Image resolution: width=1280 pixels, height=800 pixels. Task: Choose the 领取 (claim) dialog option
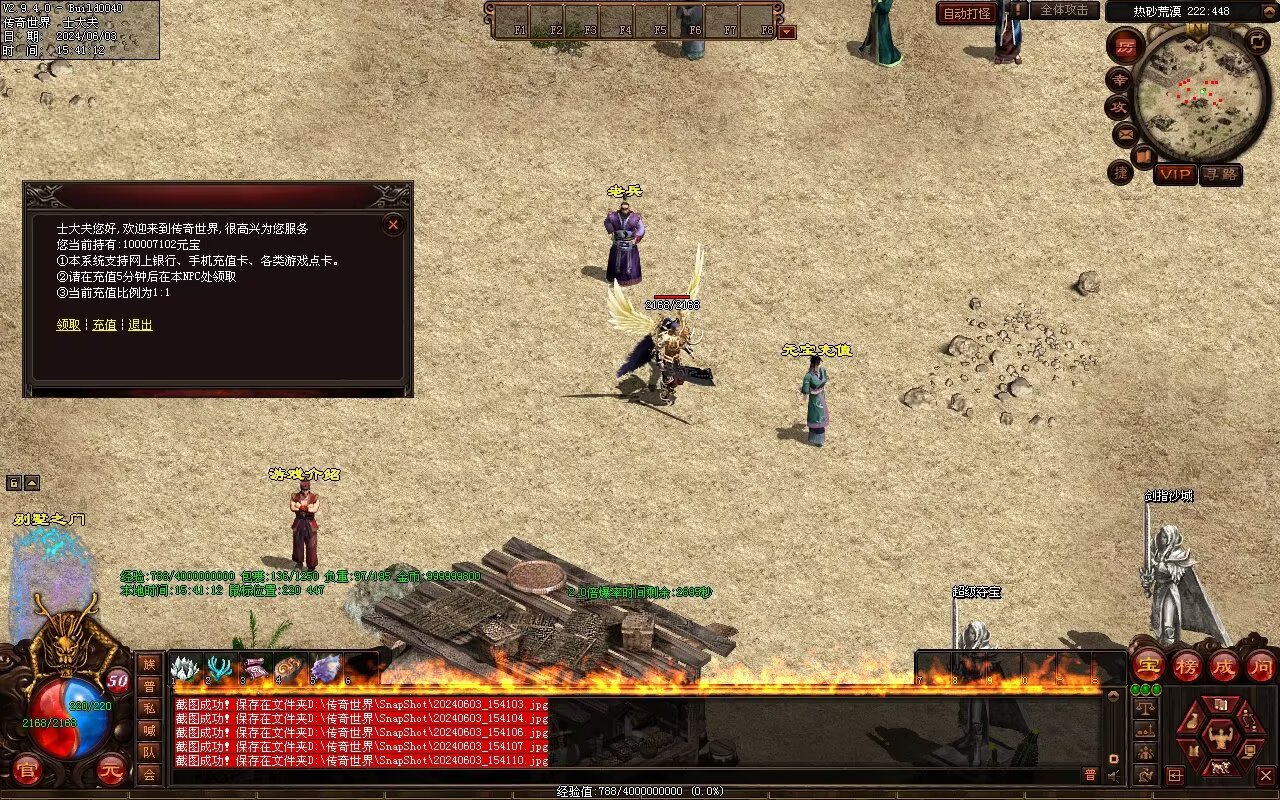click(68, 325)
